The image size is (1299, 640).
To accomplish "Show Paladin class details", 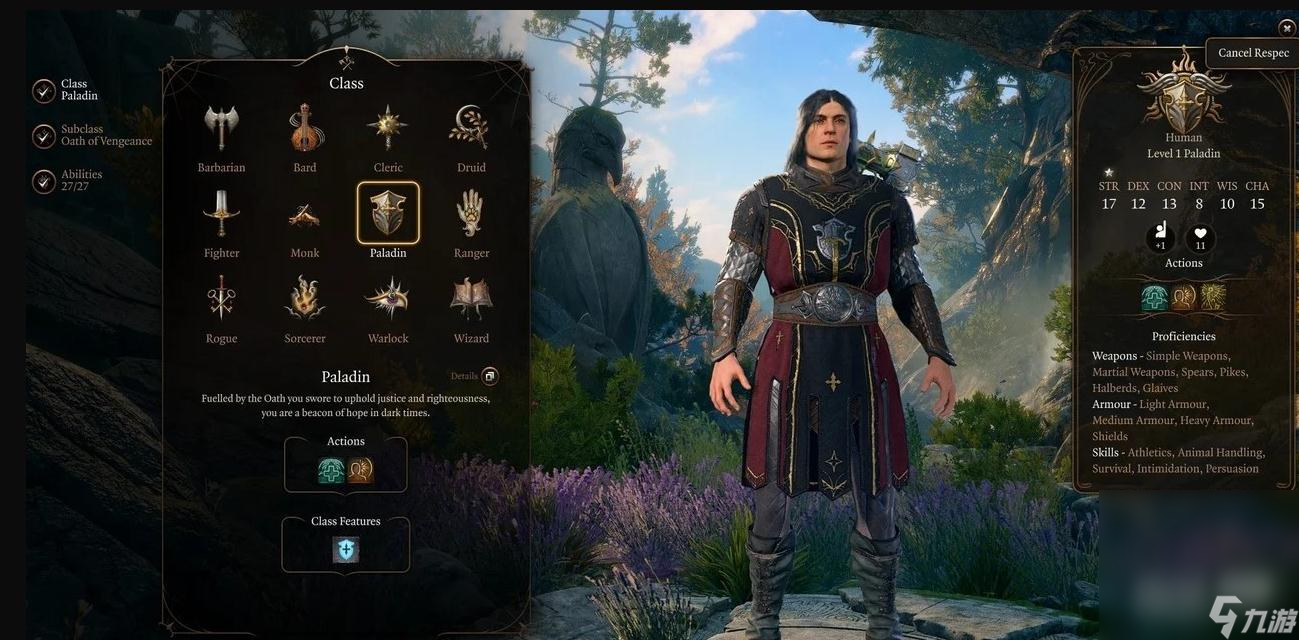I will [x=489, y=376].
